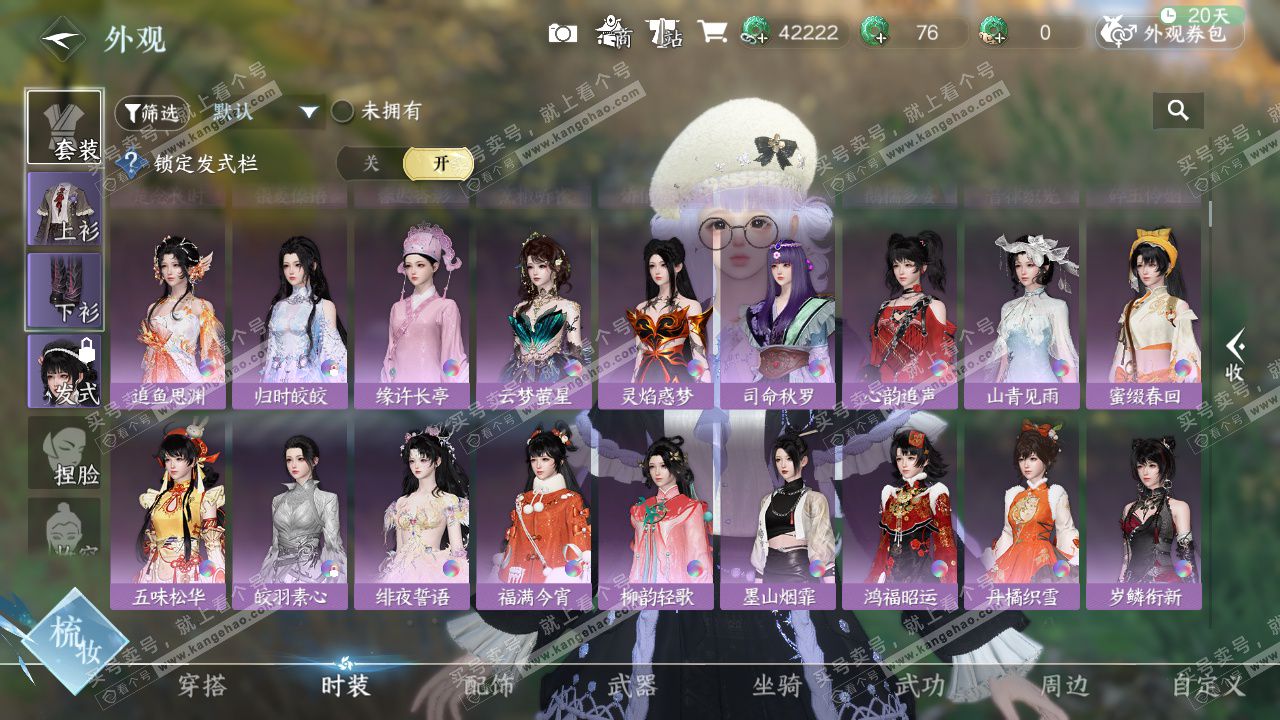The width and height of the screenshot is (1280, 720).
Task: Open the 坐骑 mount tab
Action: [x=777, y=686]
